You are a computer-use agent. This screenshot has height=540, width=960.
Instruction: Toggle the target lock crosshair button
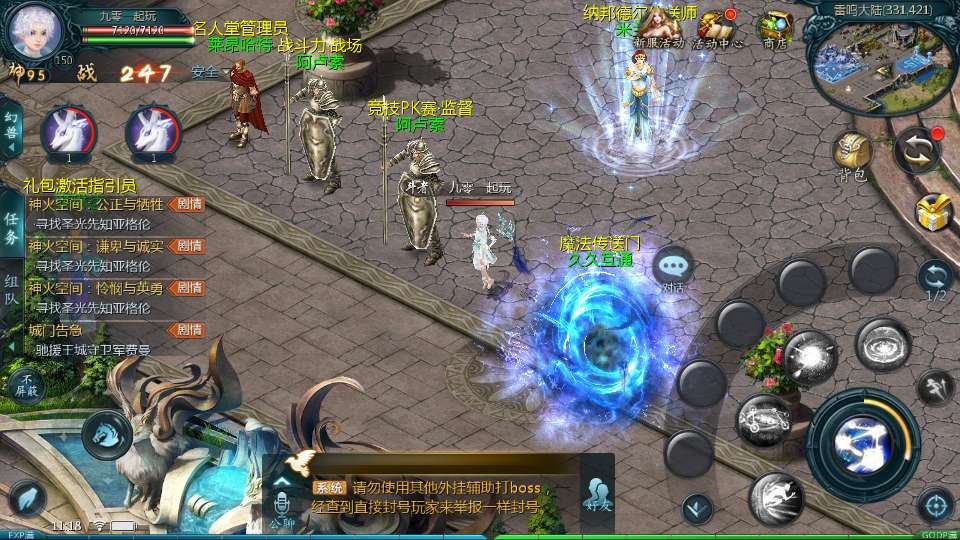pos(935,505)
